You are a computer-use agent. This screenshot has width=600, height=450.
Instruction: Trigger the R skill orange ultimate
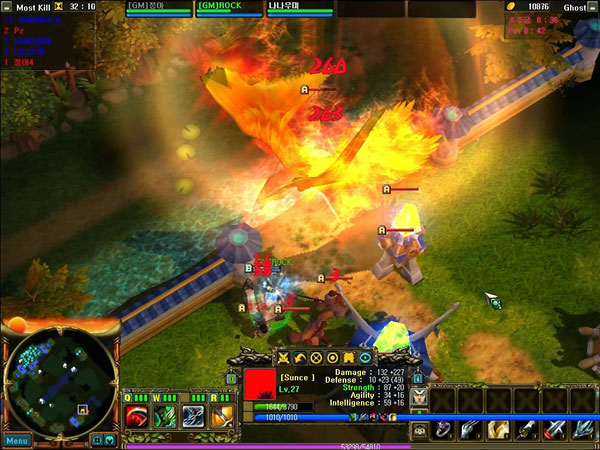tap(221, 415)
